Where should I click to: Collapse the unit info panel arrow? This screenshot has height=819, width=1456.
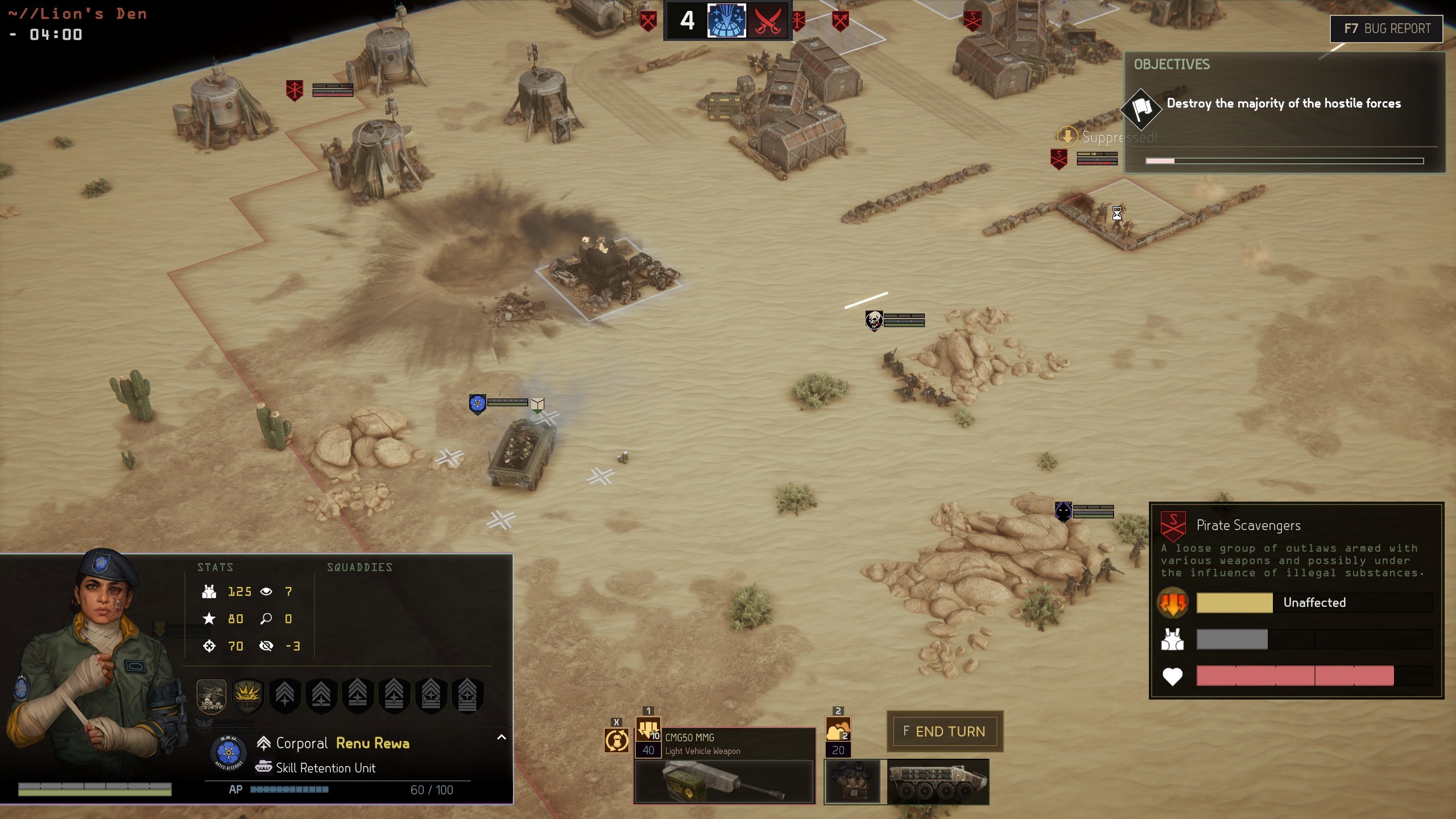[501, 737]
